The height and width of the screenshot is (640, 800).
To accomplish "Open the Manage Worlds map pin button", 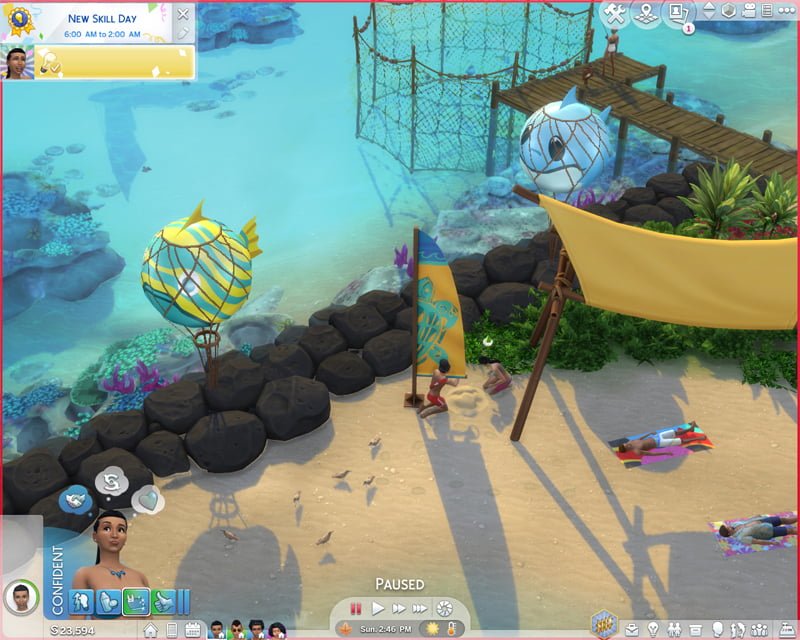I will [x=647, y=13].
